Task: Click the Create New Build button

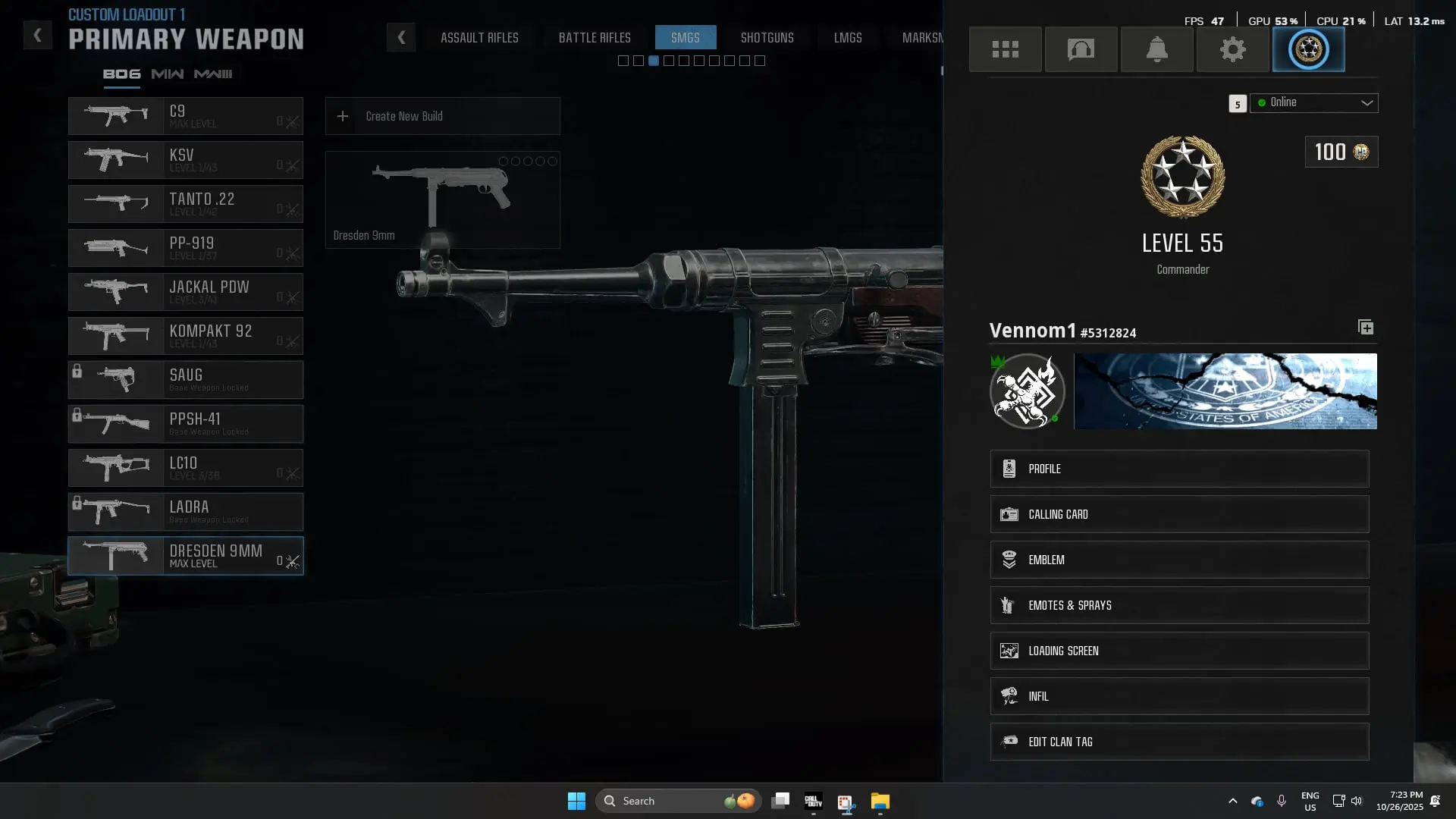Action: pos(442,116)
